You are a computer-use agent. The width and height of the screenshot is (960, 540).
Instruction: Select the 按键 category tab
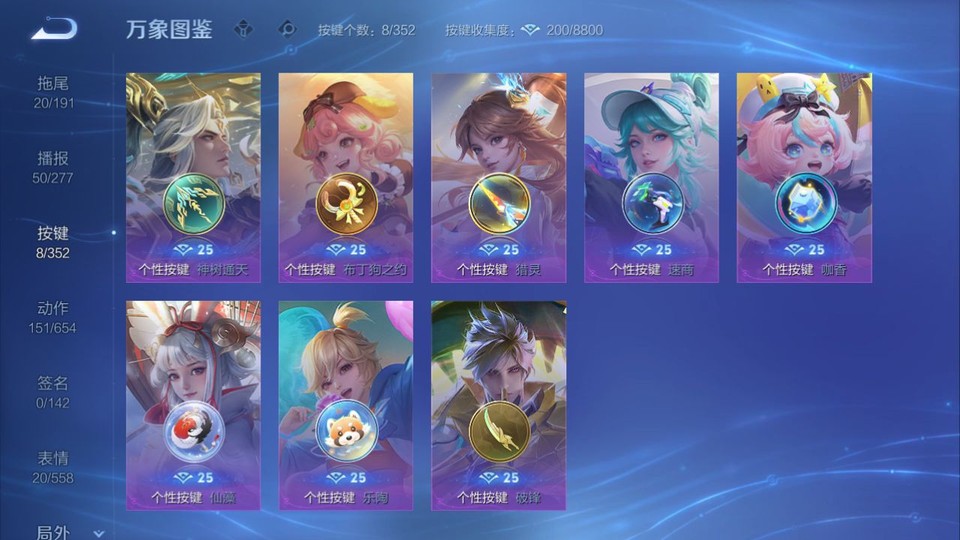[x=54, y=242]
